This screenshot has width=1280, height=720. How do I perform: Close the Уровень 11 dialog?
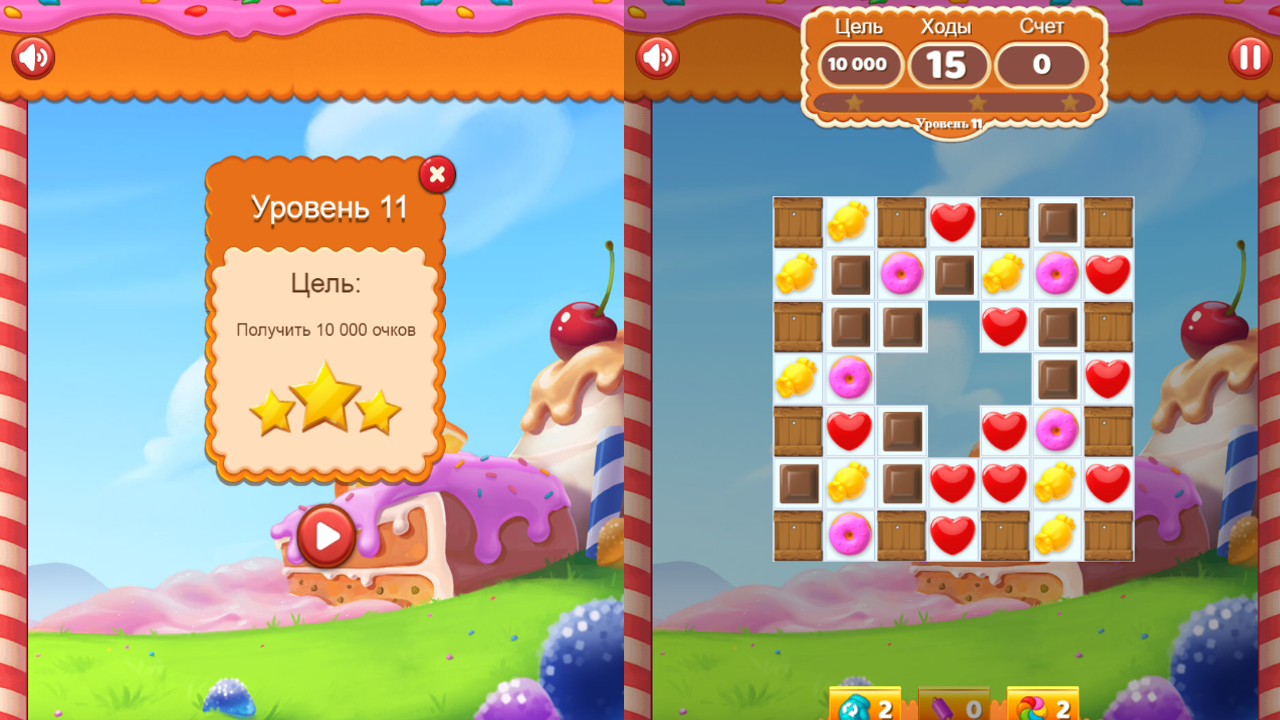(437, 174)
